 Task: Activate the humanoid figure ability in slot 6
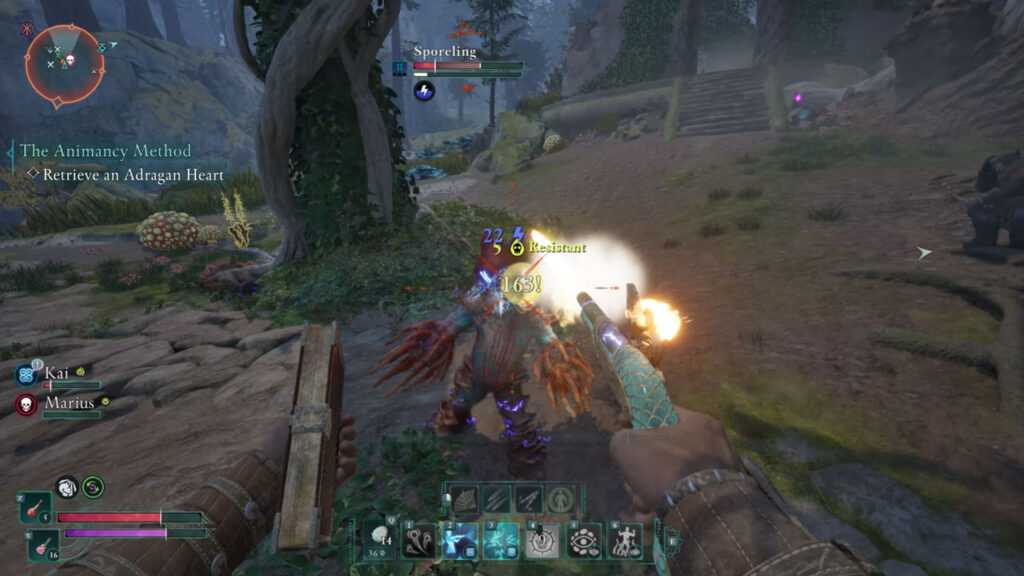pos(626,541)
